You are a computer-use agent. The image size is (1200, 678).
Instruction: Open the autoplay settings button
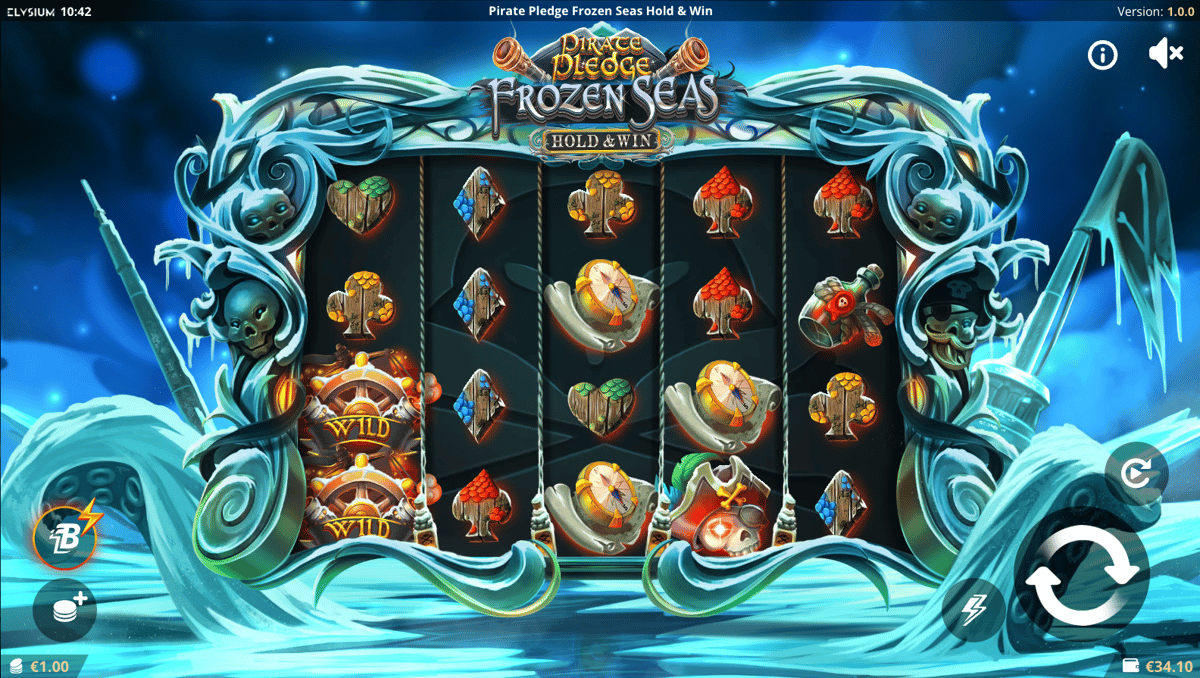coord(1136,472)
